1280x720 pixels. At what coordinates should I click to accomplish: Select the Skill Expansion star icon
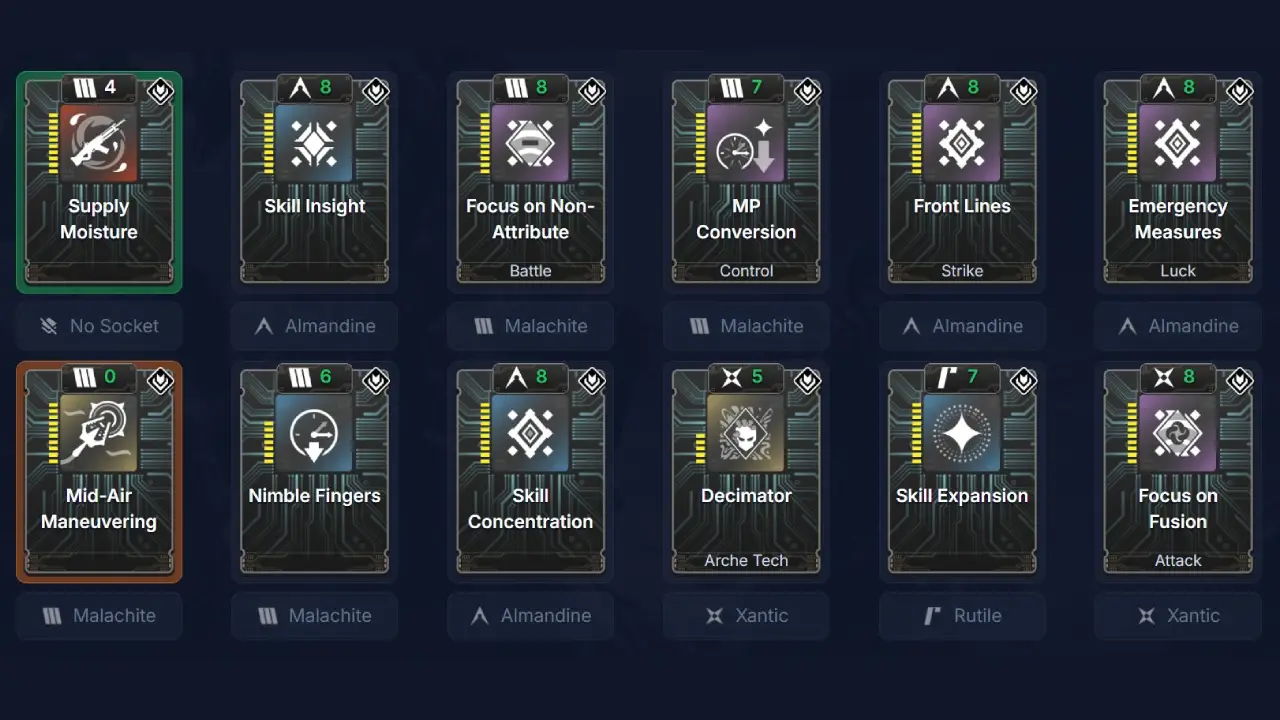pos(962,433)
